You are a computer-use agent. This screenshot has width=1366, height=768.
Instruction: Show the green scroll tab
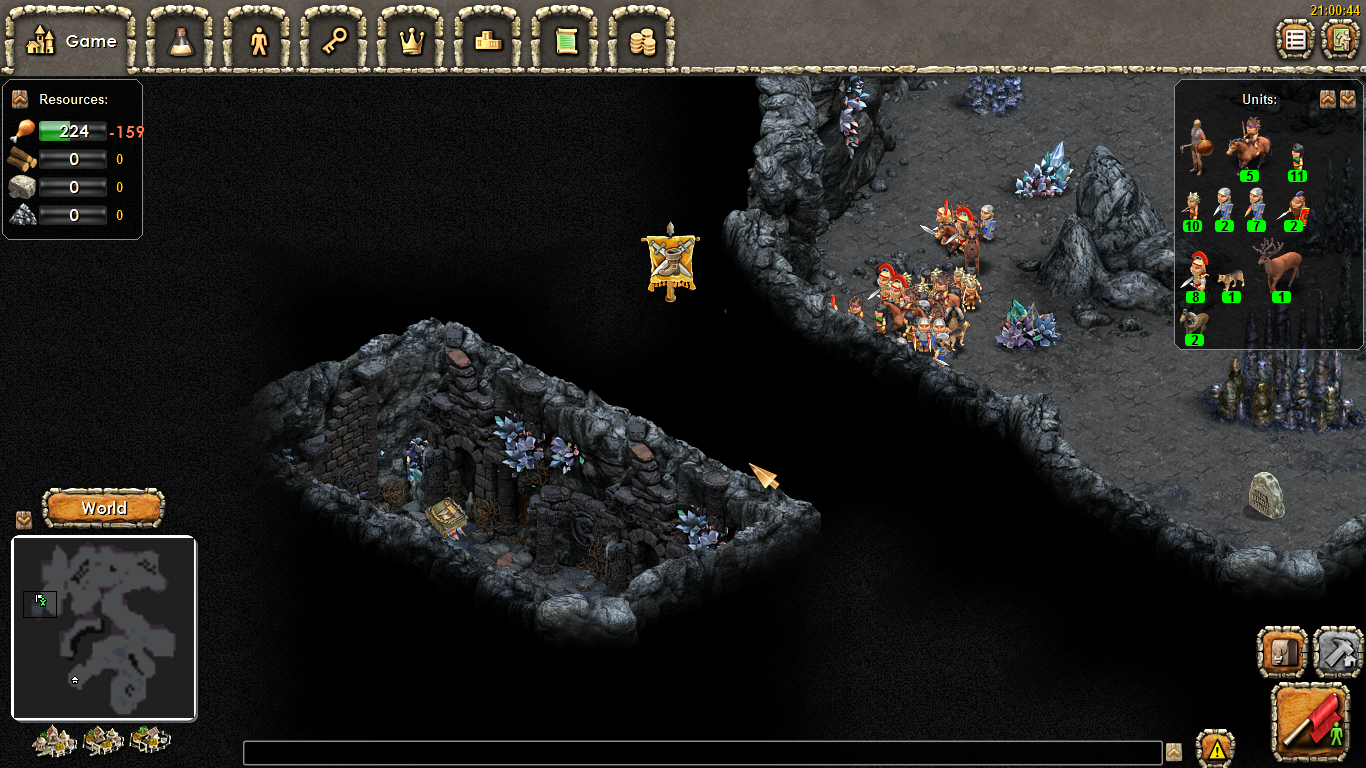pos(566,41)
